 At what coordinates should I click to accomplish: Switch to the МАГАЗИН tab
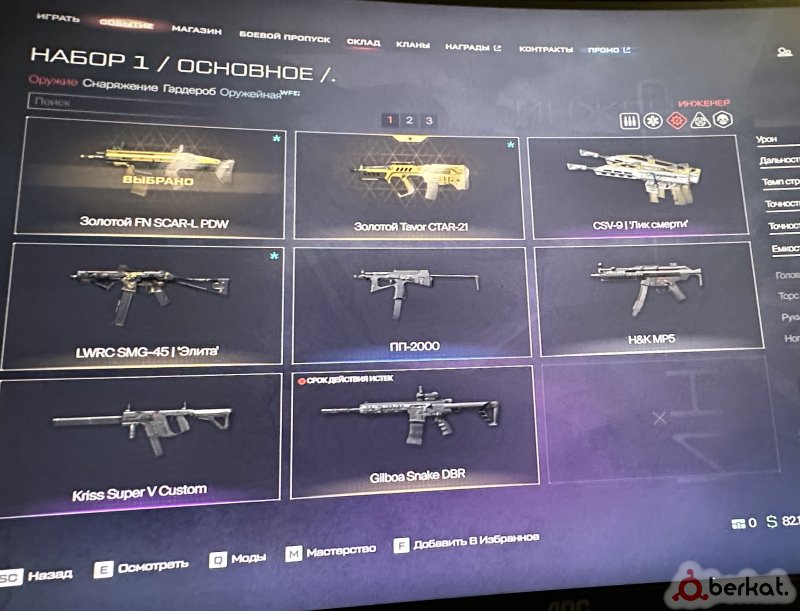[196, 30]
